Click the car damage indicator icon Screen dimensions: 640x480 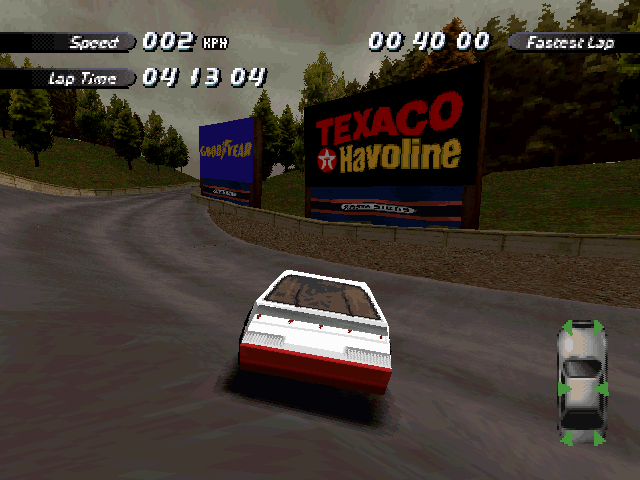582,382
